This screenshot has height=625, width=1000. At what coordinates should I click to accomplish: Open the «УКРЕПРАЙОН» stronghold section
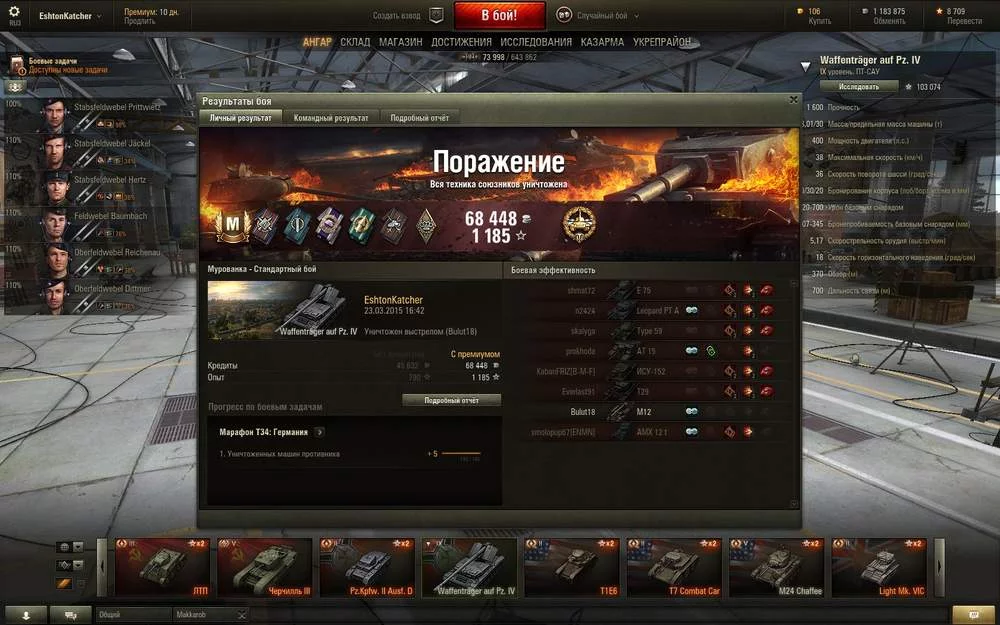pos(661,42)
